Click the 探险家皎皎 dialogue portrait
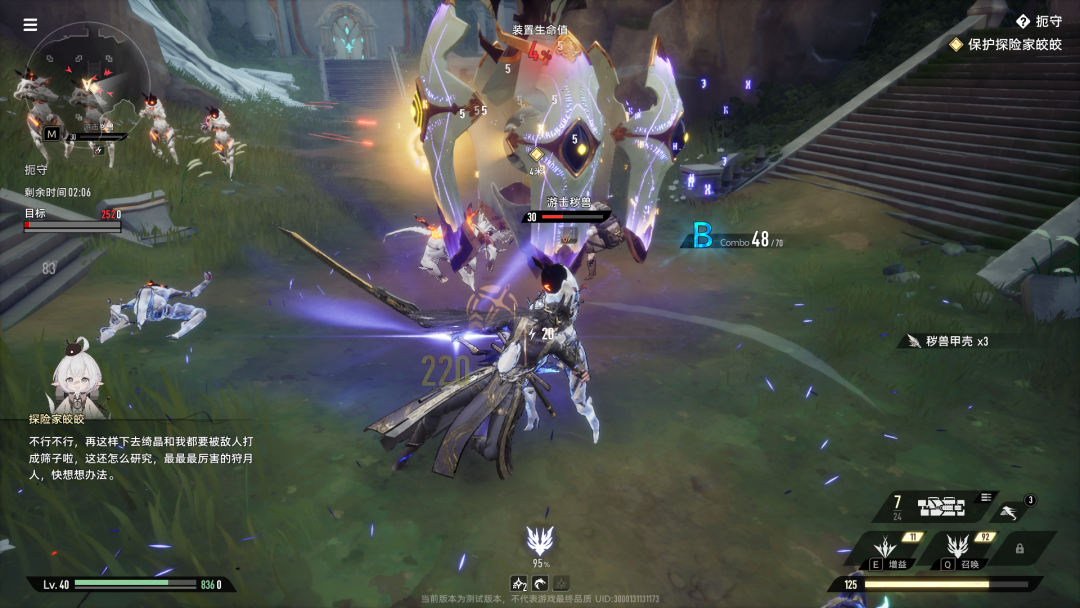The image size is (1080, 608). [77, 380]
